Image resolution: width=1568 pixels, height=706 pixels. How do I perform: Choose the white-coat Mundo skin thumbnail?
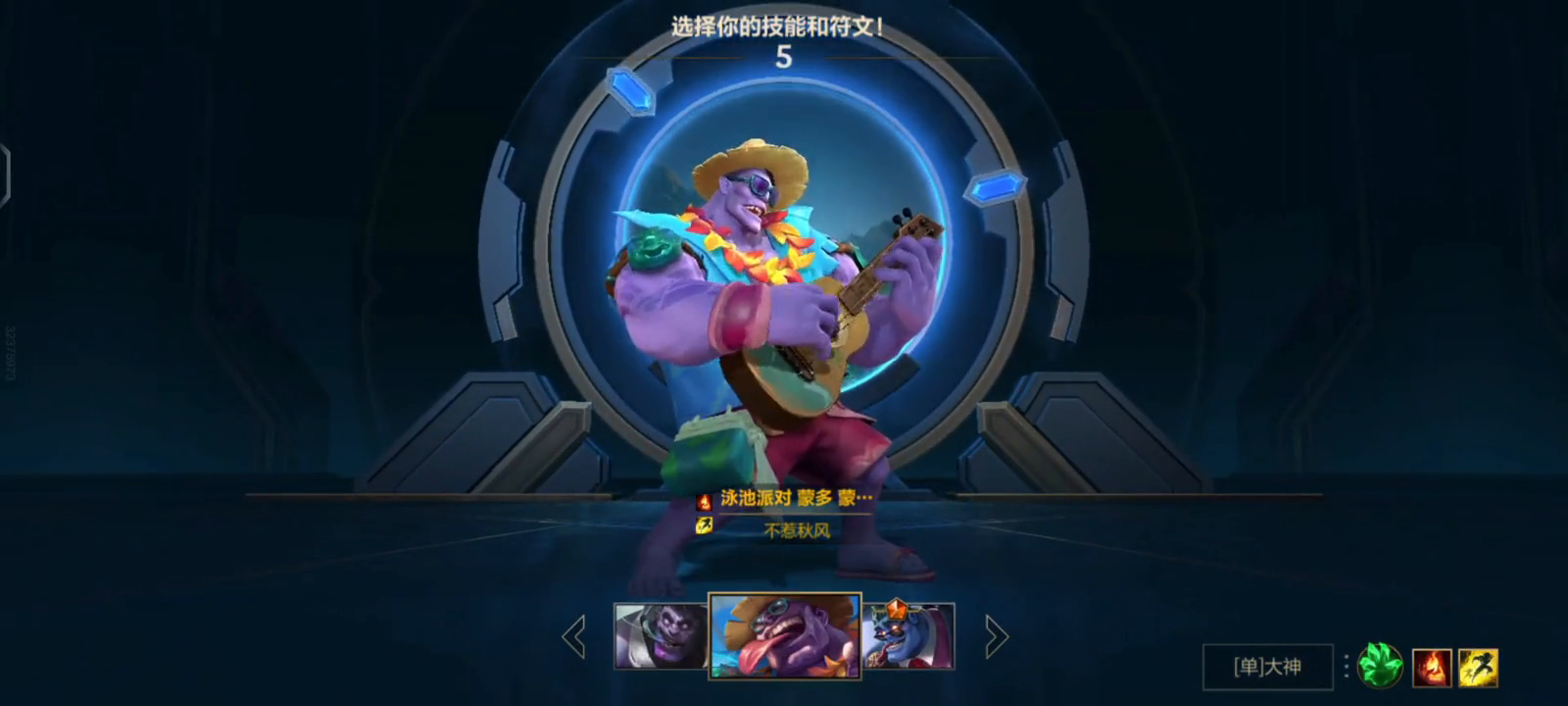pos(660,636)
